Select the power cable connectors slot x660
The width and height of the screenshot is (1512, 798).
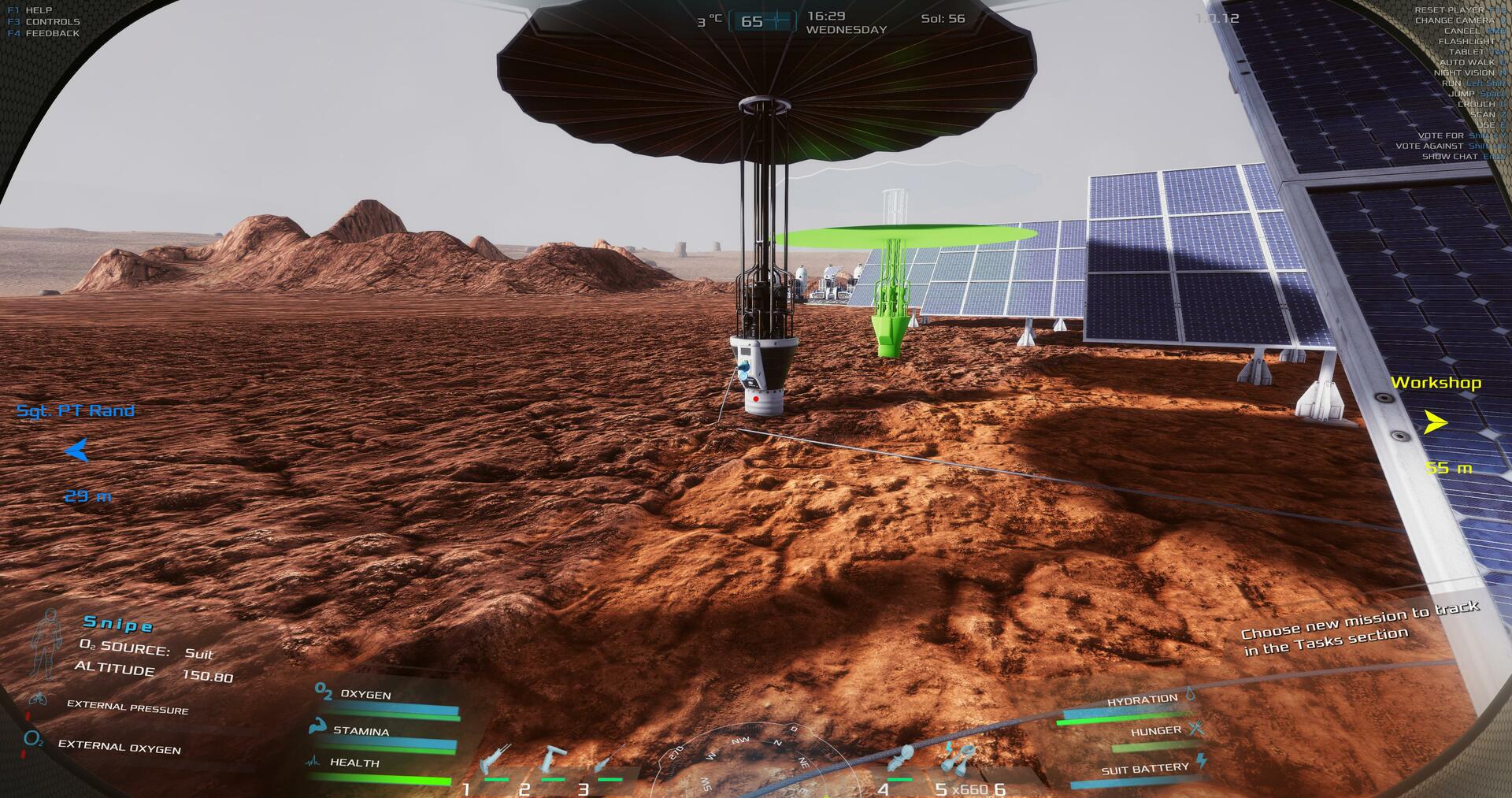tap(958, 760)
